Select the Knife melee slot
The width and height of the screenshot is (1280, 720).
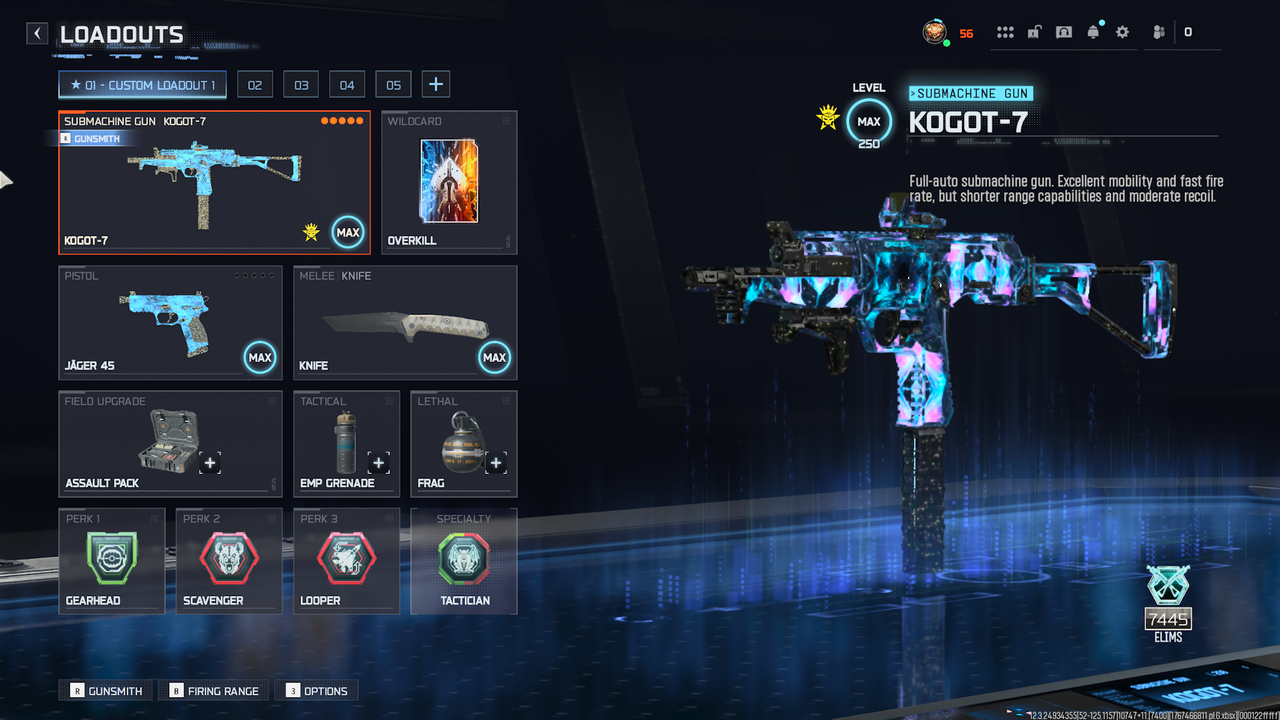[x=405, y=322]
